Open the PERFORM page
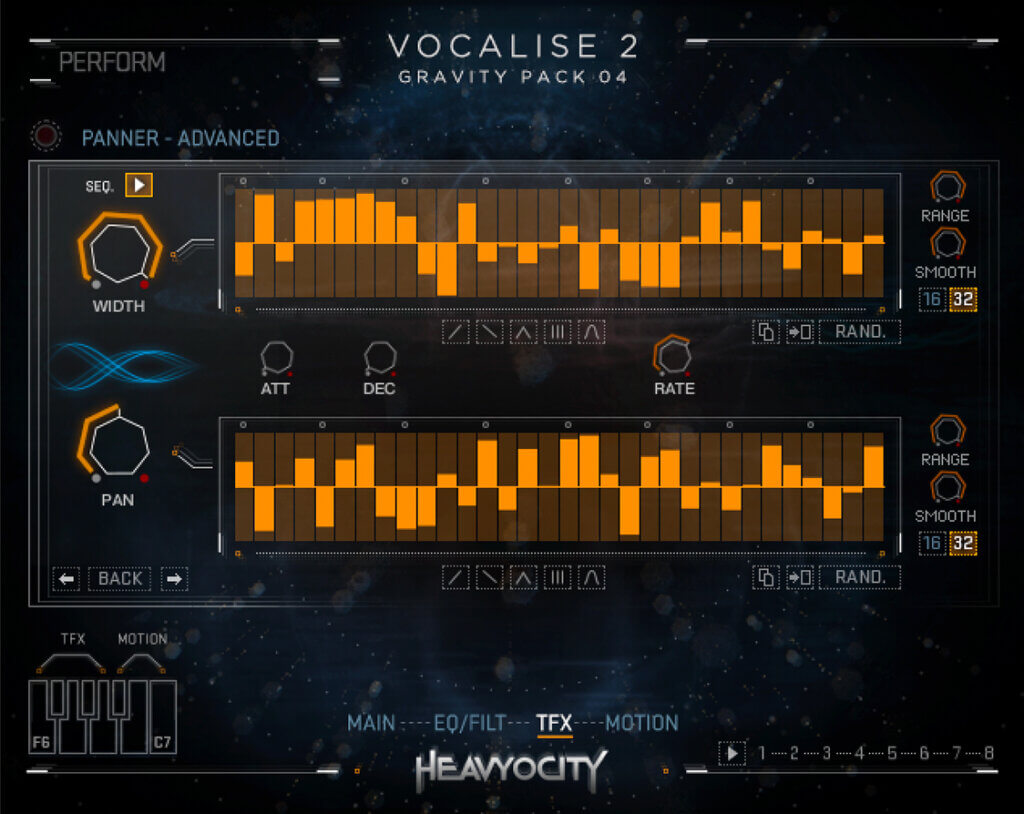 tap(112, 62)
